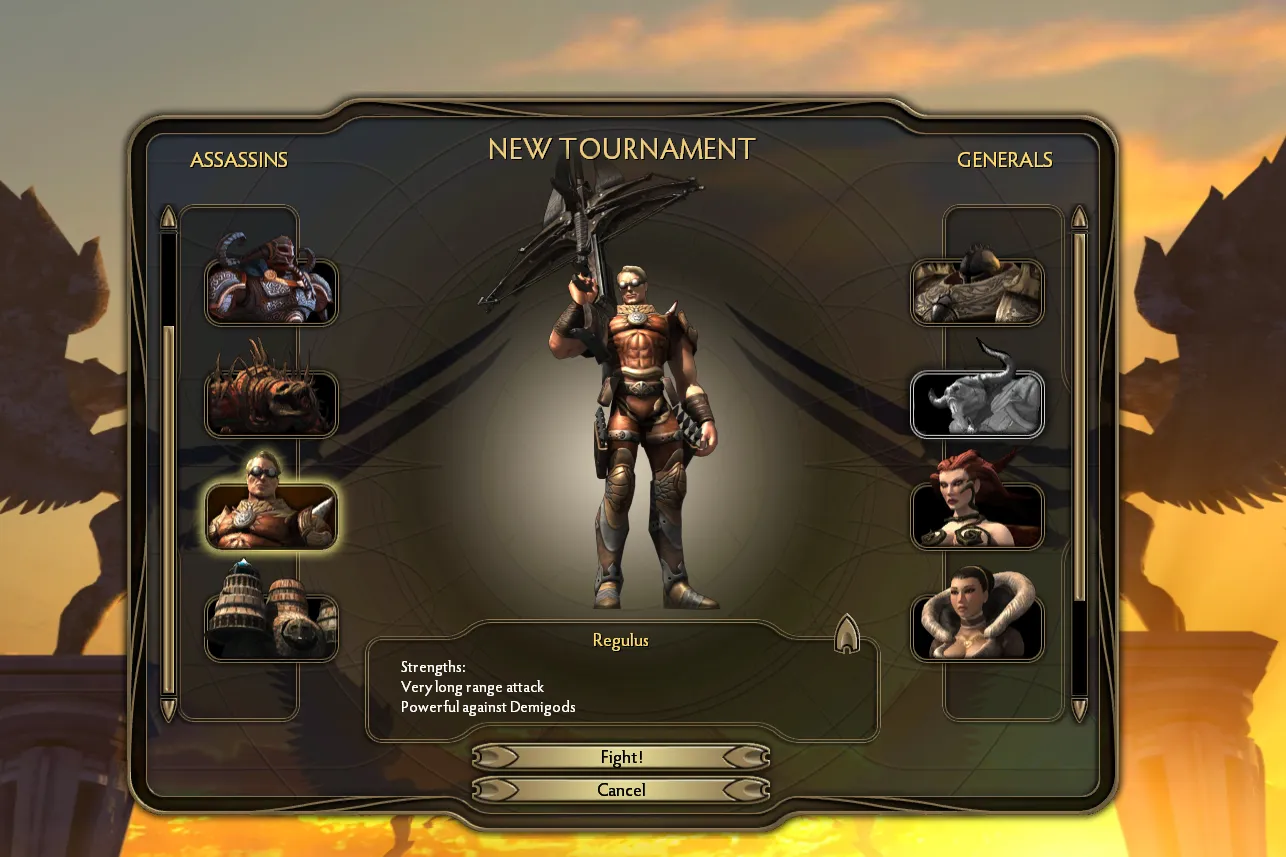The width and height of the screenshot is (1286, 857).
Task: Click the Regulus description scroll arrow
Action: 847,633
